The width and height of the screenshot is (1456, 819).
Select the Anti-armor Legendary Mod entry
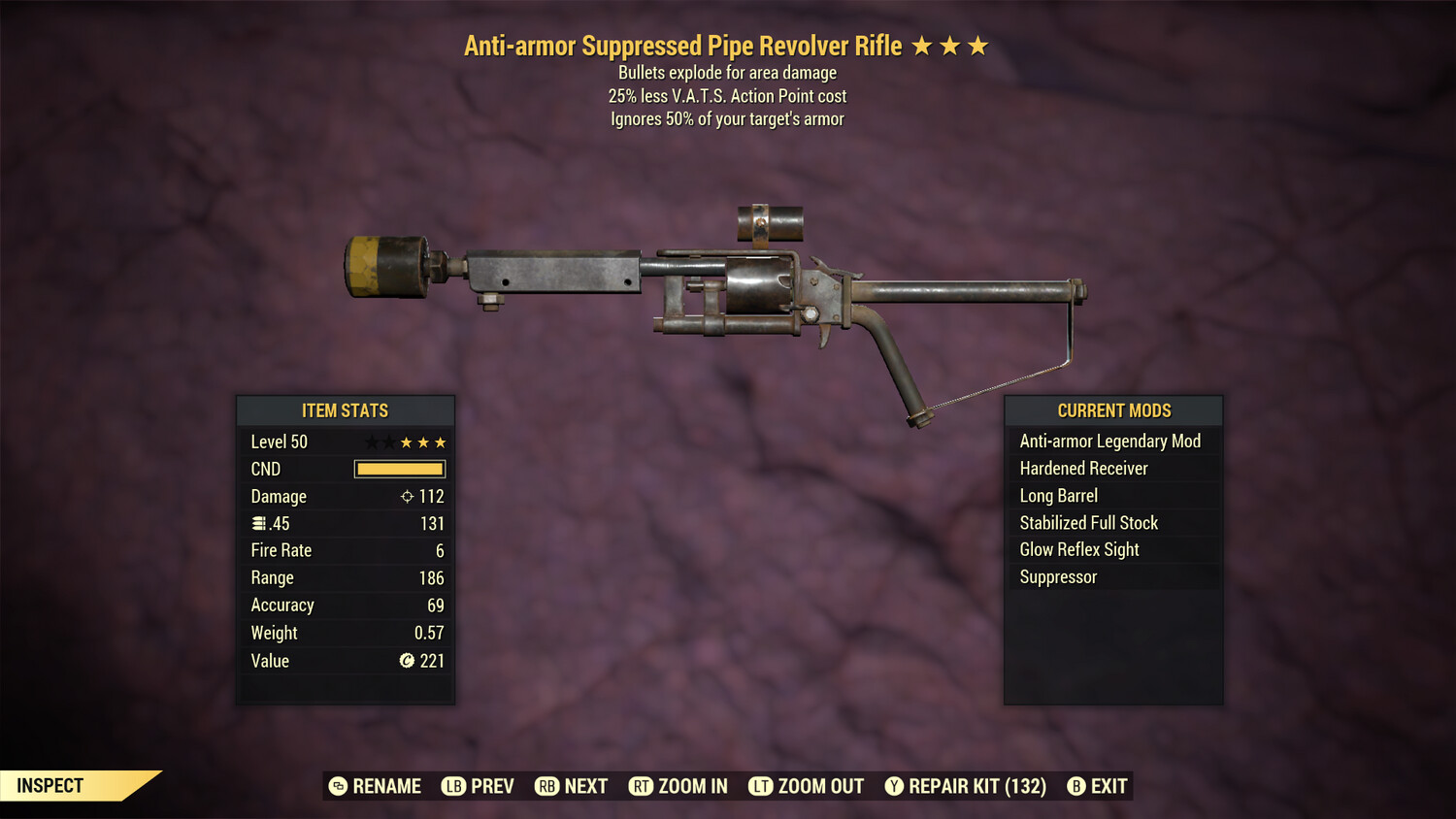1109,441
